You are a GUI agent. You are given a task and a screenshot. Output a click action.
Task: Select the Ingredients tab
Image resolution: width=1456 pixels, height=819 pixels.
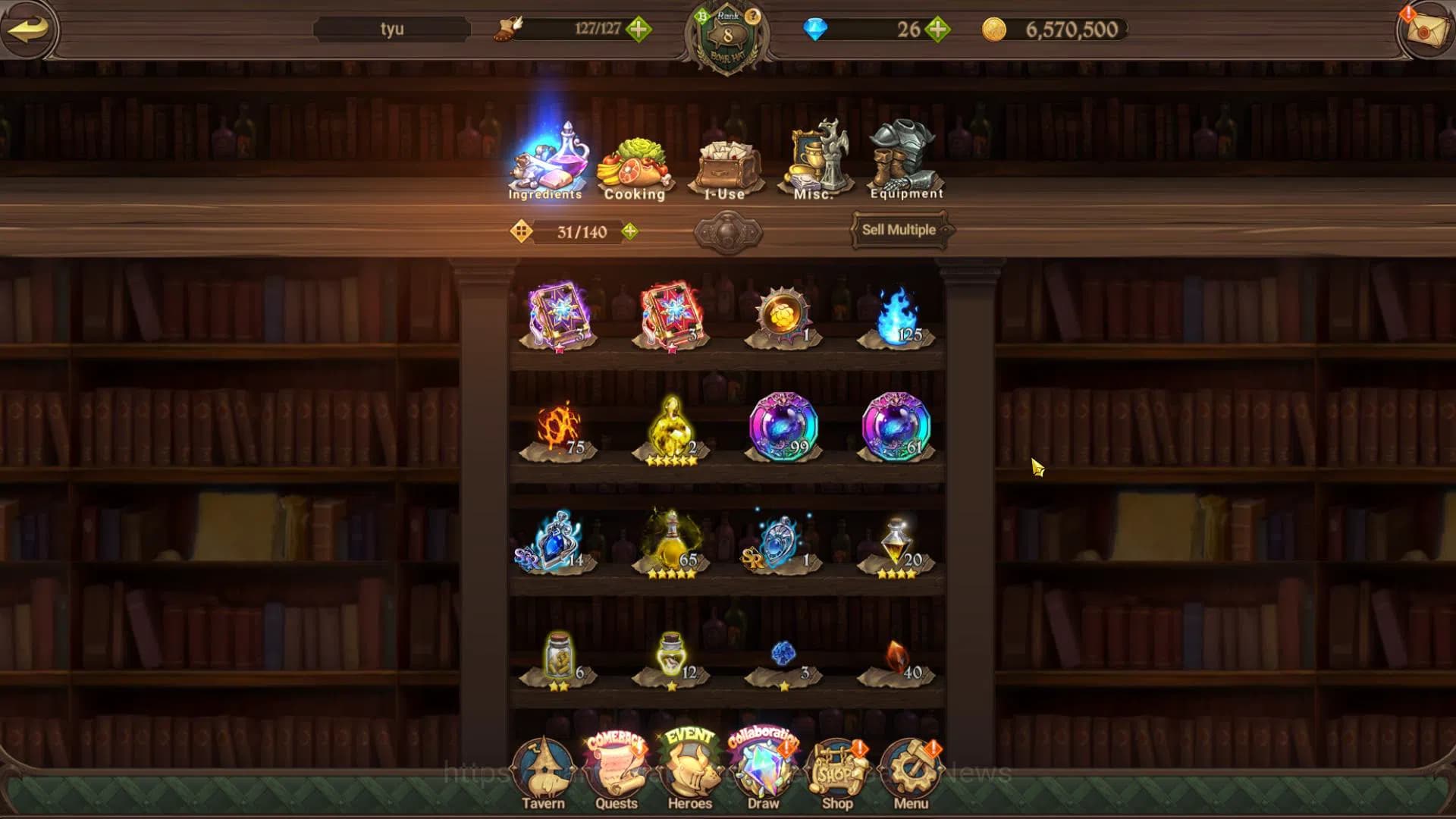546,162
